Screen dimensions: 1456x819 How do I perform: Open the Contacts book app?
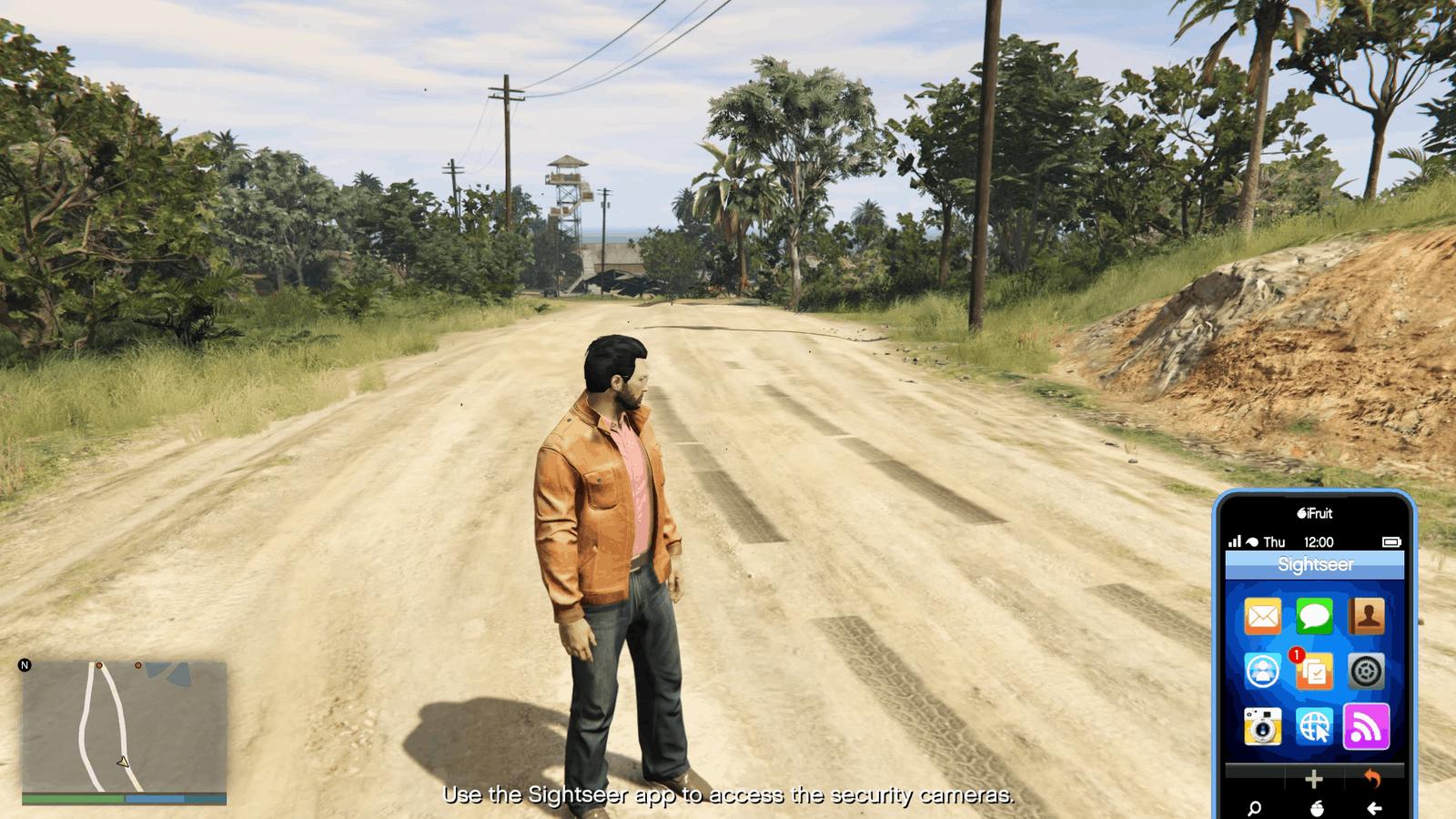click(x=1366, y=617)
